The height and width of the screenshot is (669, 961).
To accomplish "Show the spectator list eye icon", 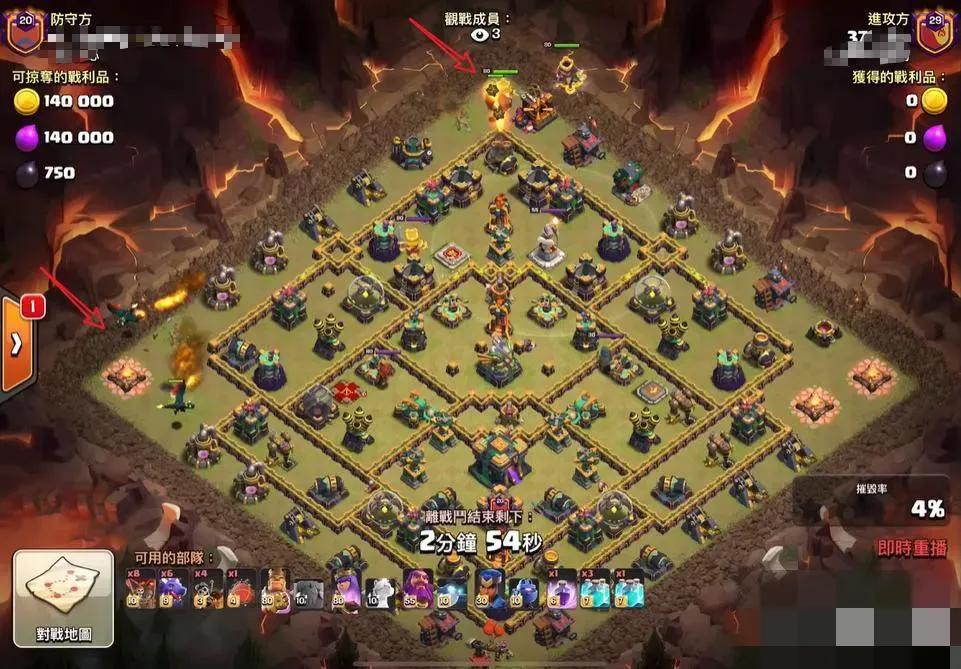I will tap(480, 34).
